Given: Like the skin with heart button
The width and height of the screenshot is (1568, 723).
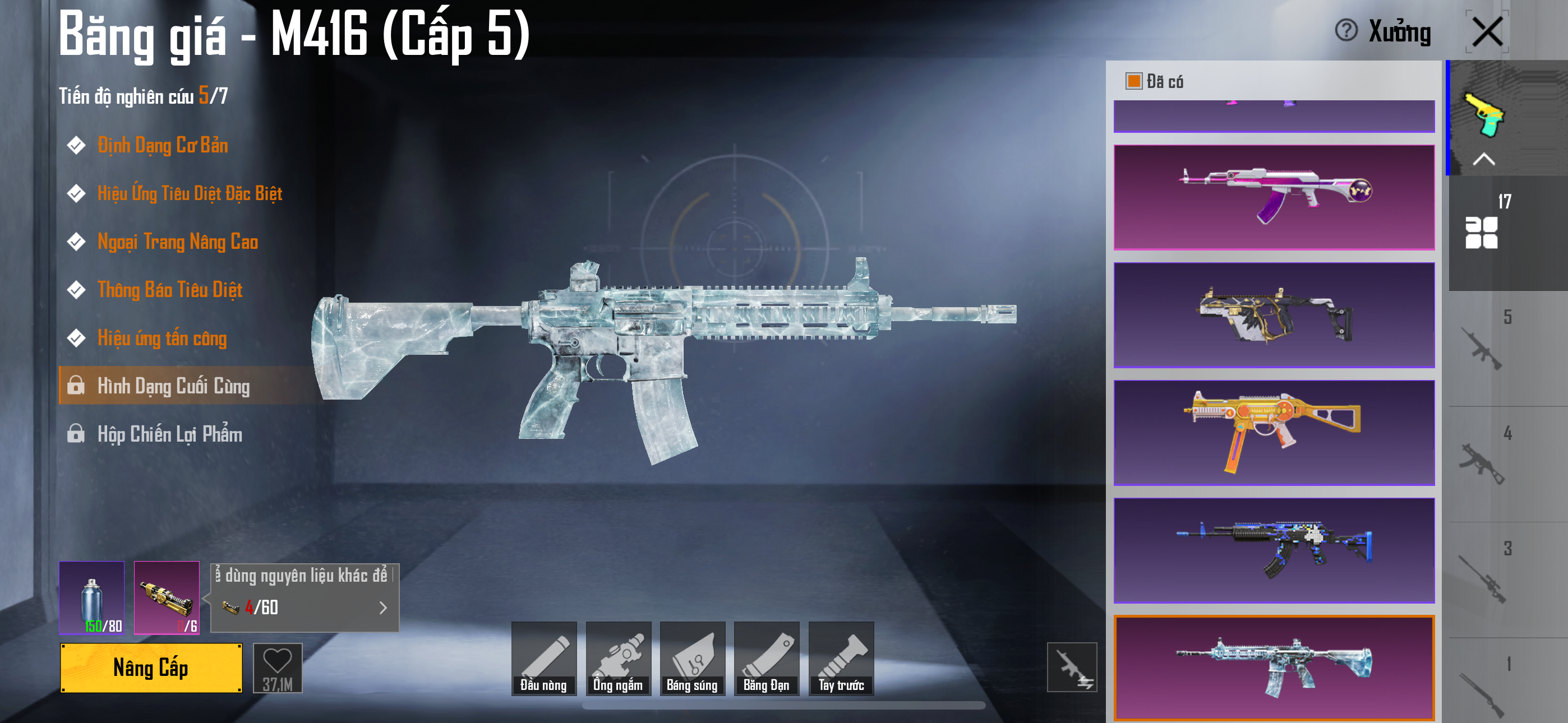Looking at the screenshot, I should coord(278,668).
